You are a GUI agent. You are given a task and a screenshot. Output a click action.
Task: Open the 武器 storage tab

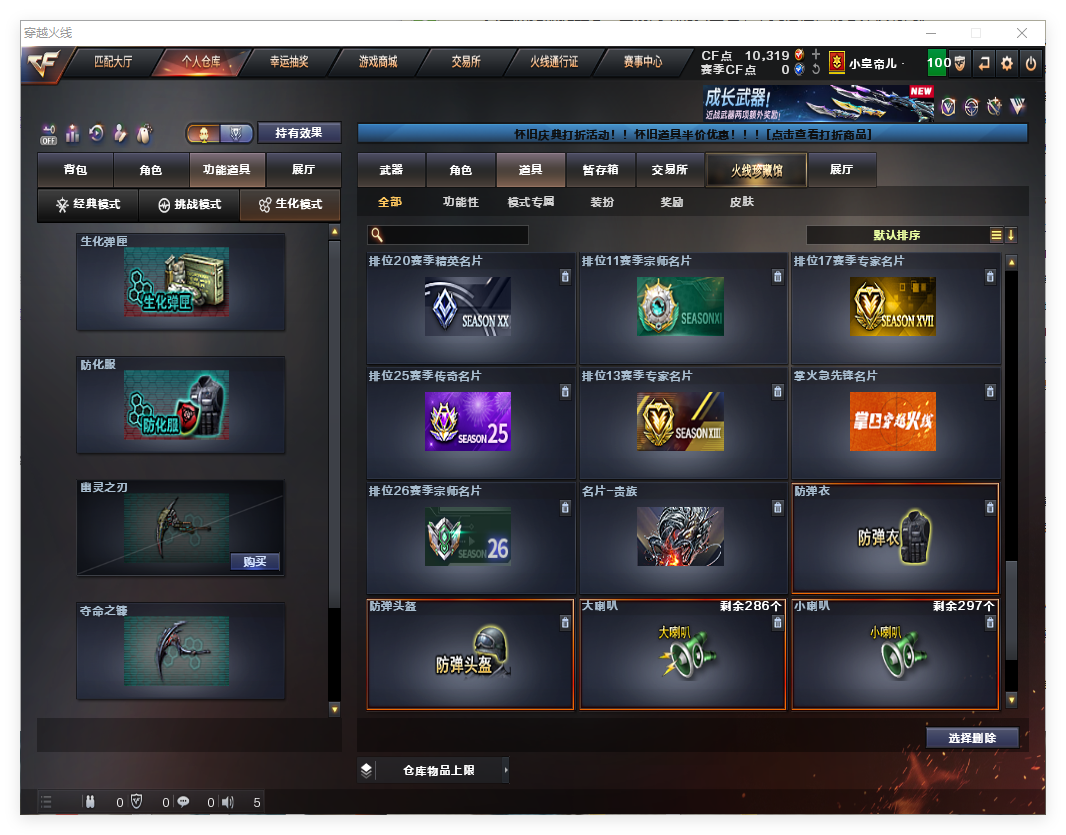coord(391,170)
